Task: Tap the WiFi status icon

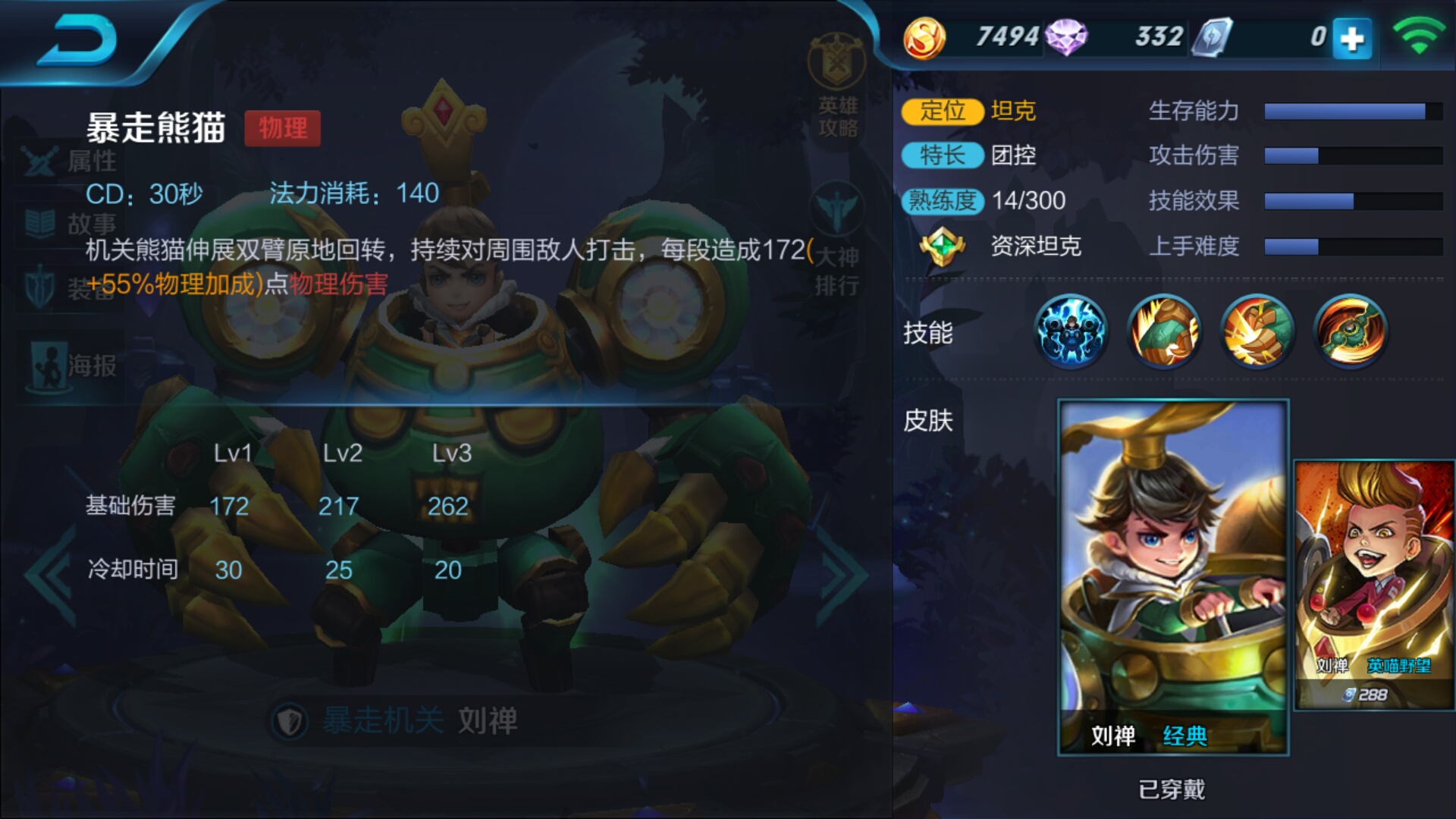Action: pyautogui.click(x=1420, y=34)
